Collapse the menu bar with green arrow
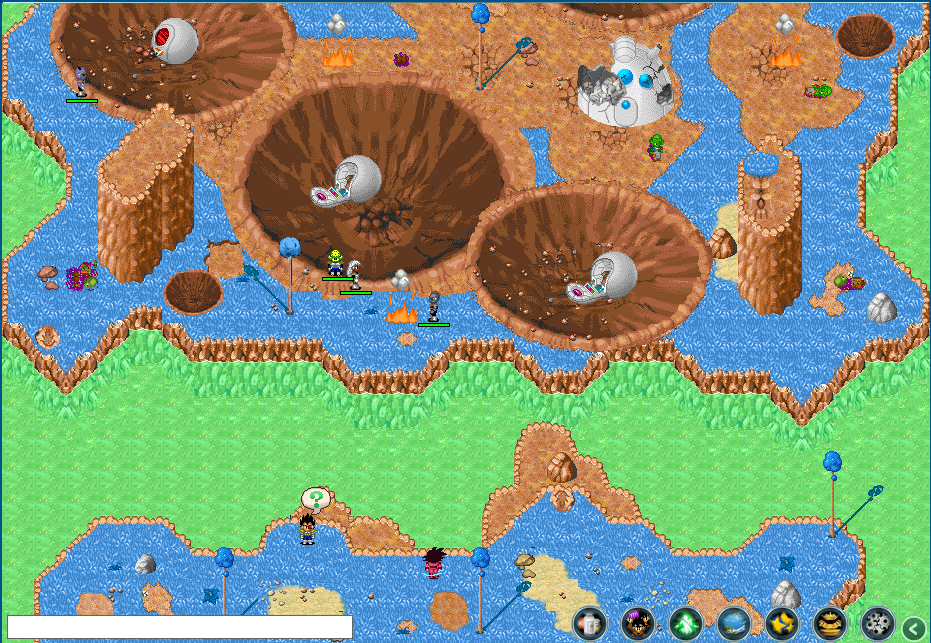Screen dimensions: 931x643 913,628
